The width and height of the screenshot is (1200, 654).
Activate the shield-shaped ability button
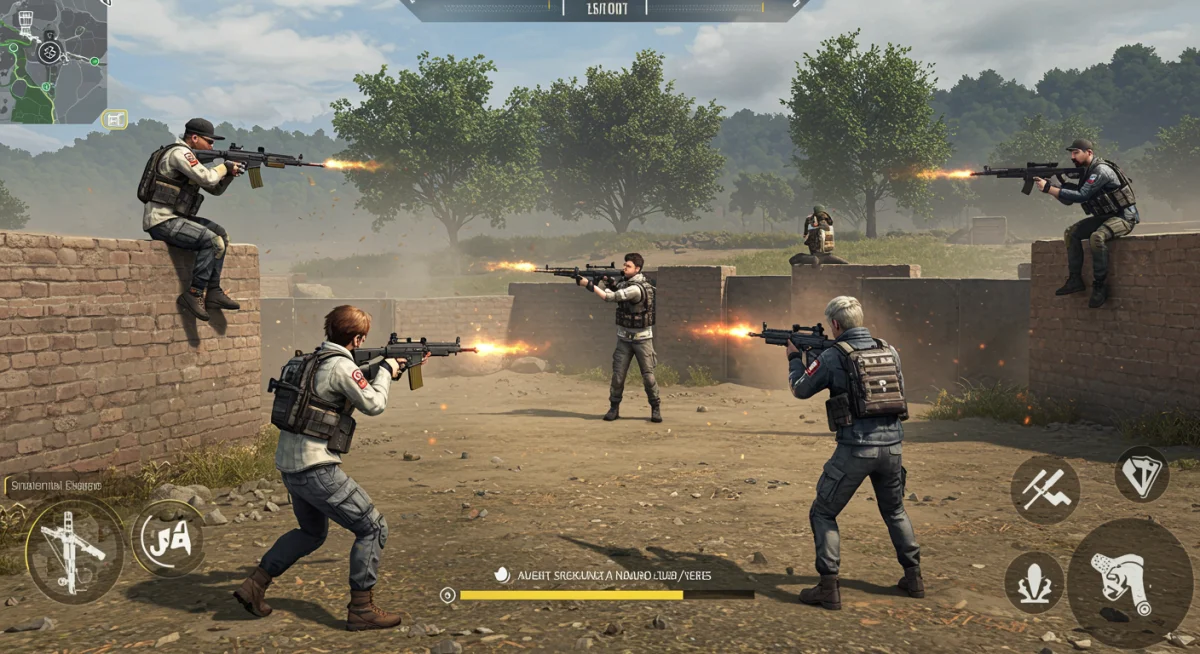tap(1142, 474)
